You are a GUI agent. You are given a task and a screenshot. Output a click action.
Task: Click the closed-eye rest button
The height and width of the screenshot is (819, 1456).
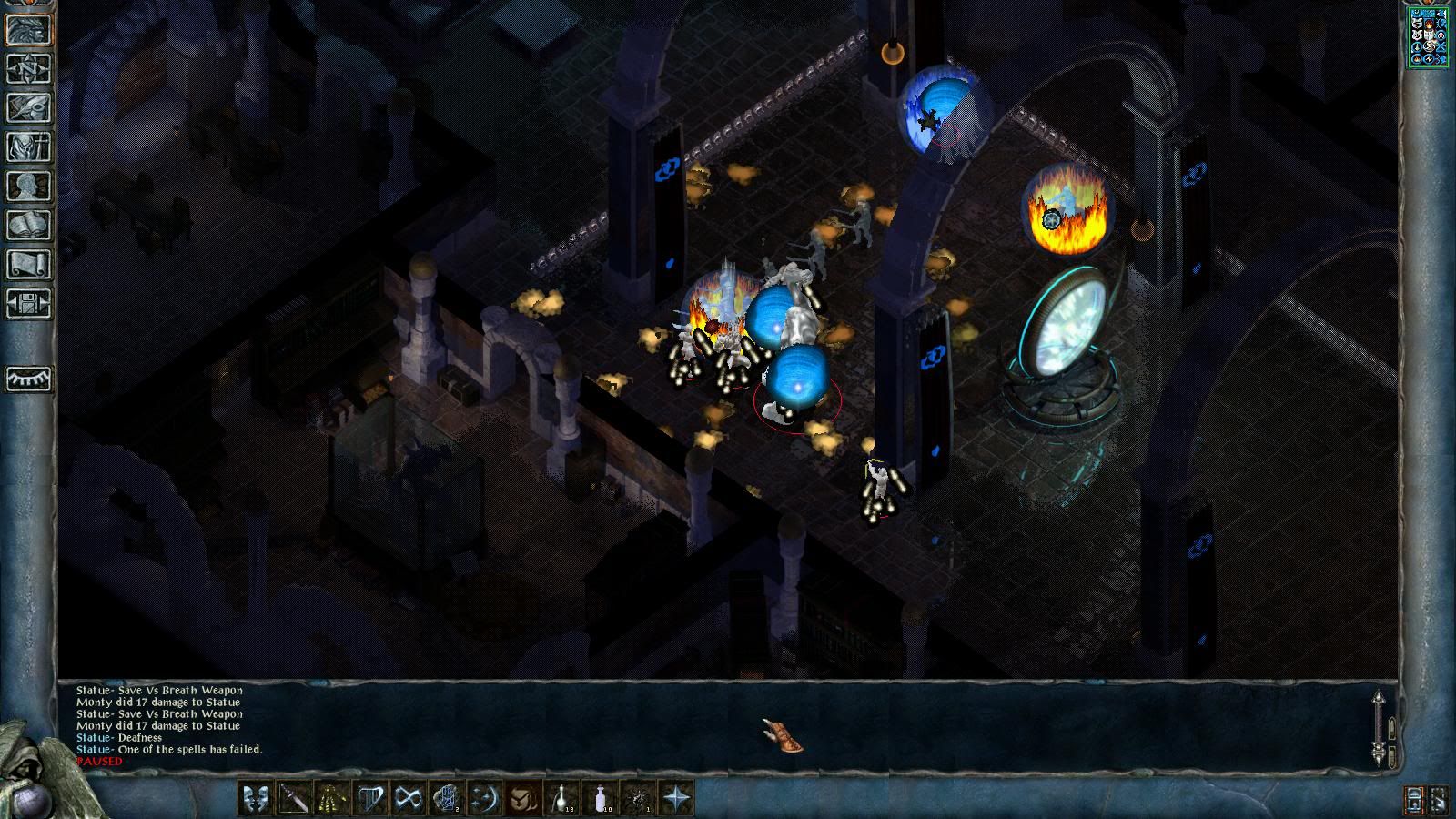tap(29, 379)
